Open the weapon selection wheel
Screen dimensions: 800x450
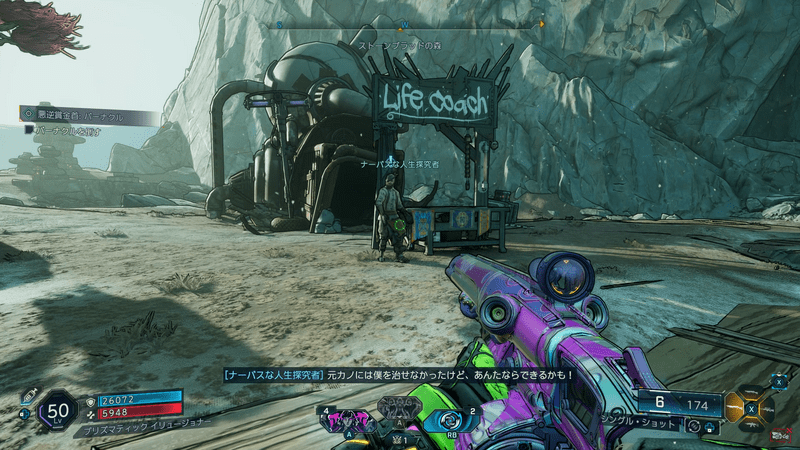750,406
